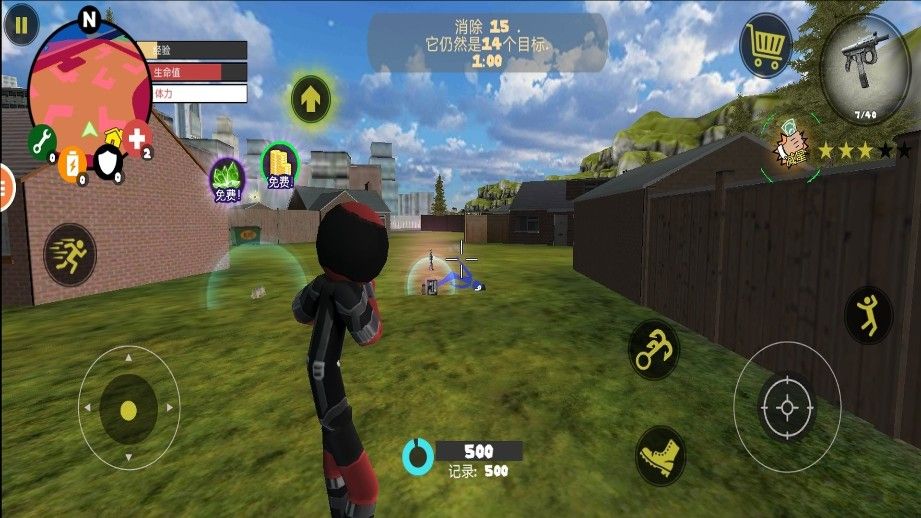Toggle the yellow sprint running button

tap(70, 255)
